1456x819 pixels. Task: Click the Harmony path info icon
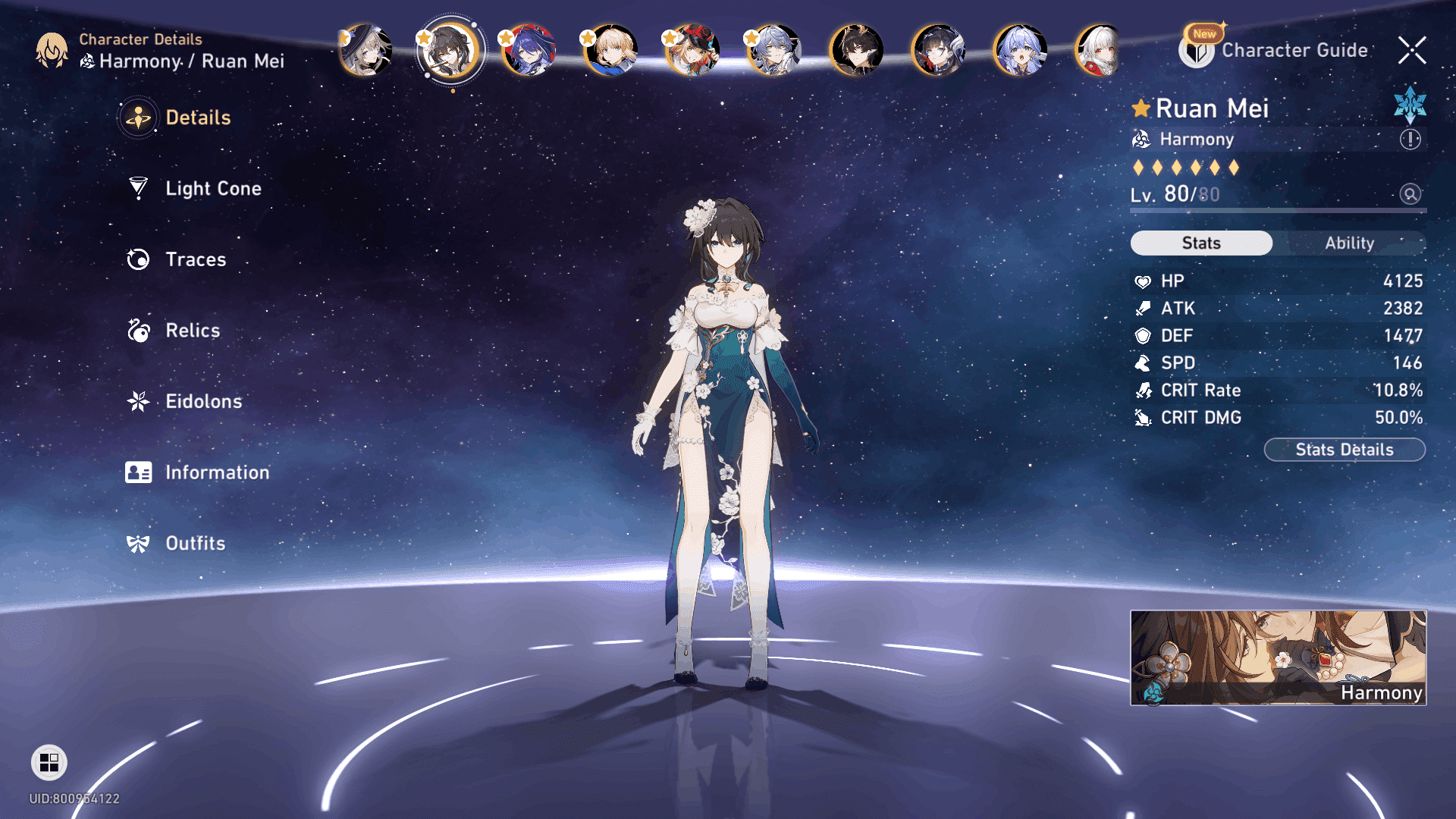click(x=1410, y=140)
